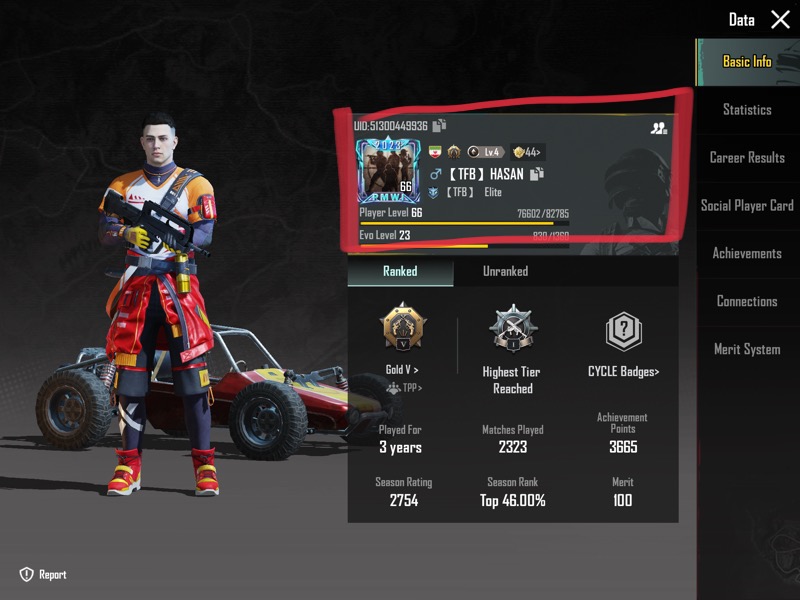Open the friends icon on the profile card

pos(658,128)
